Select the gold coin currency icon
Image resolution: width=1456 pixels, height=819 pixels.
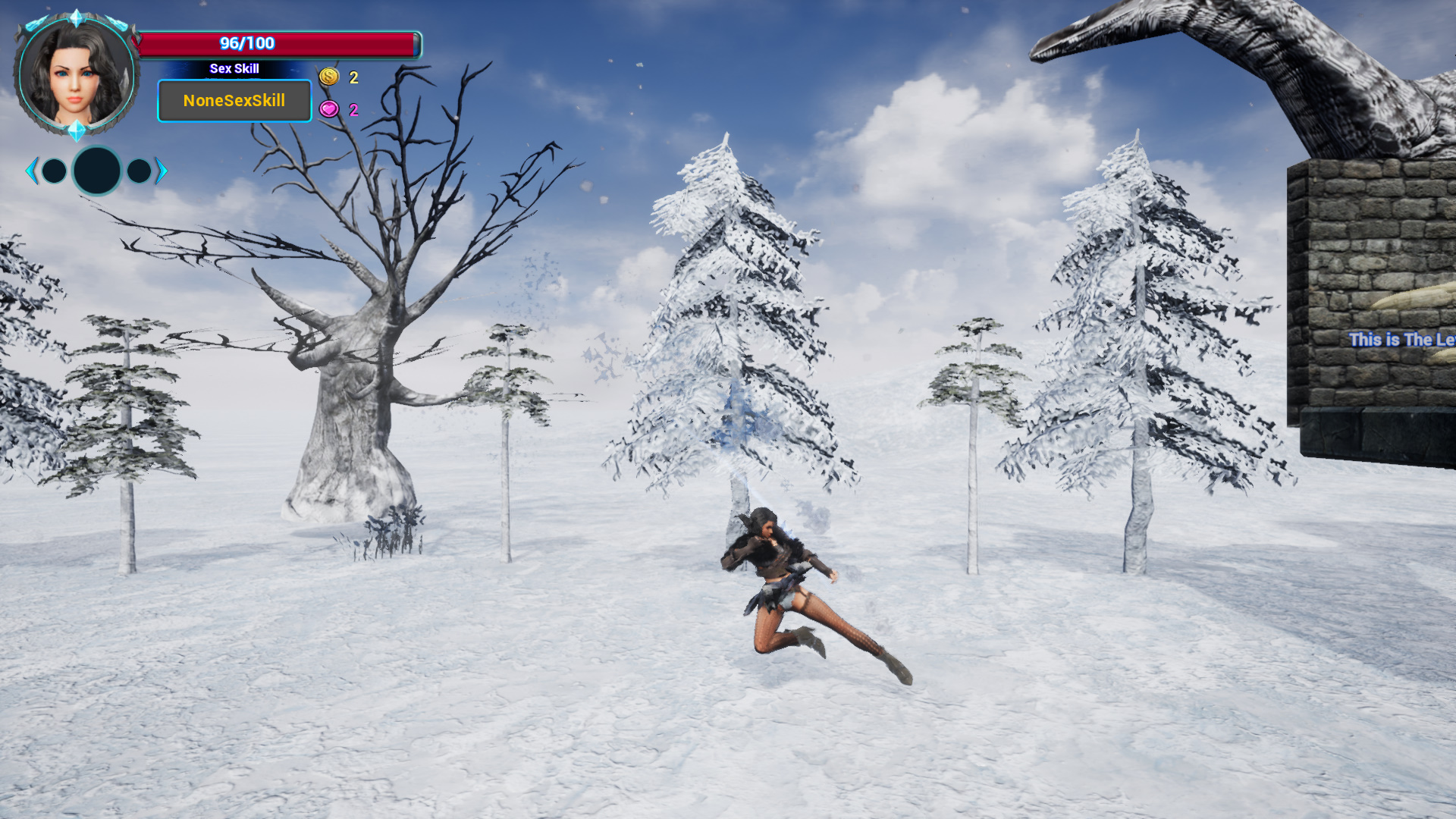(x=328, y=76)
